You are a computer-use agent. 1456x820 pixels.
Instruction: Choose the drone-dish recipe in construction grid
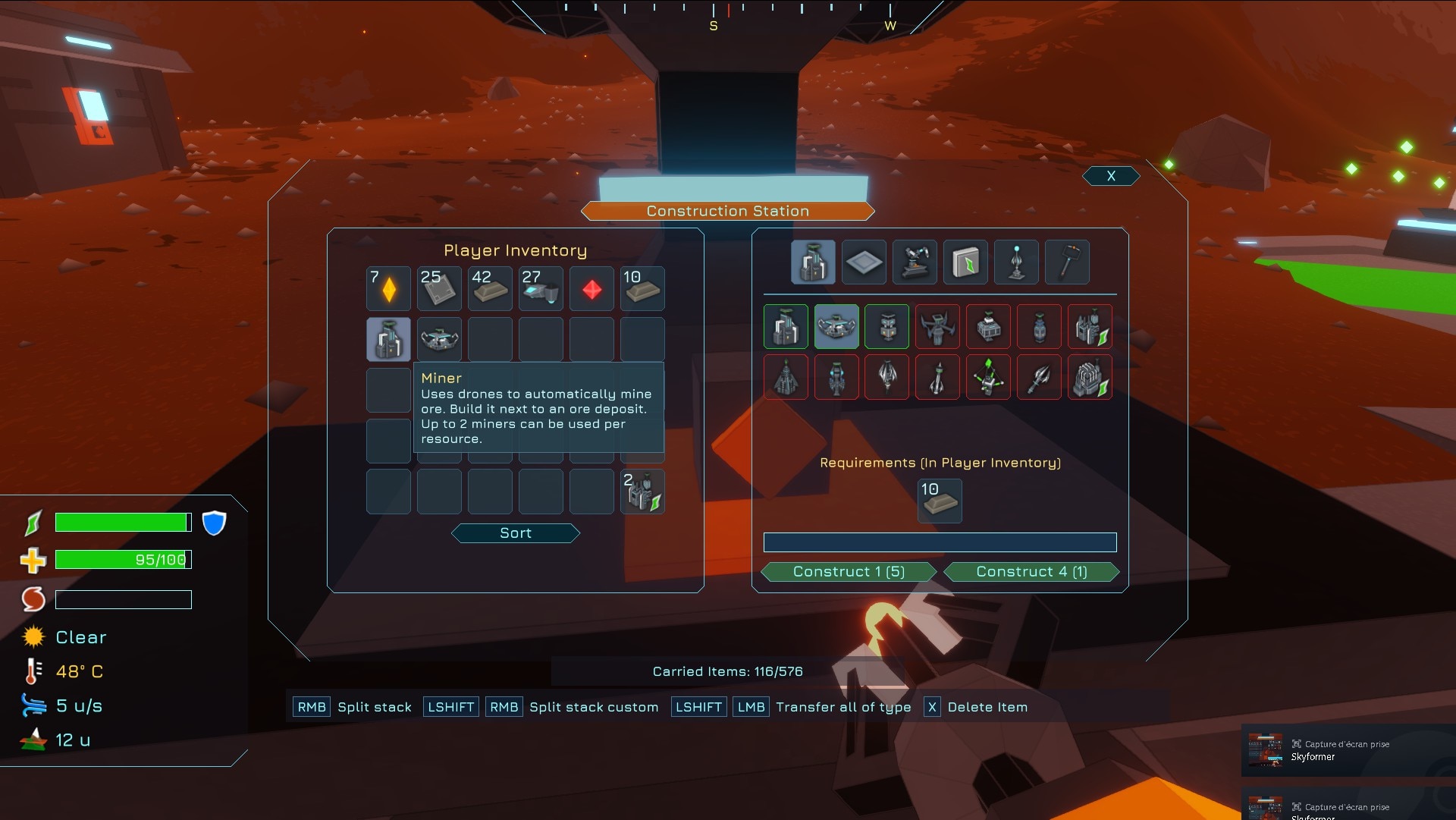pyautogui.click(x=836, y=327)
